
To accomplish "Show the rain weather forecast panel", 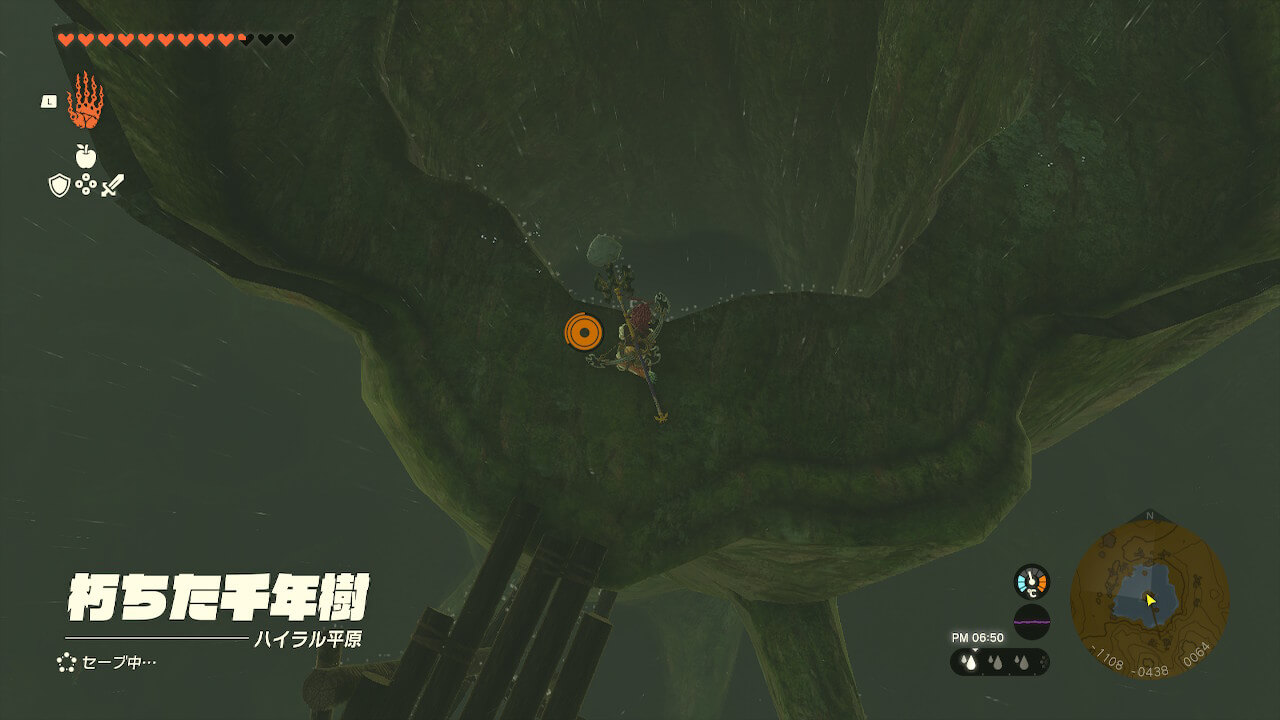I will click(999, 662).
